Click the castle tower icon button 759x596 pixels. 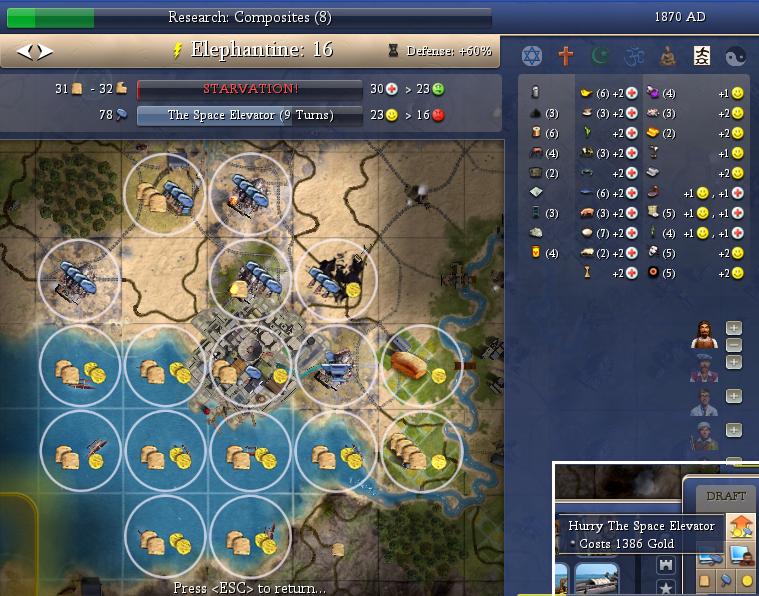pyautogui.click(x=665, y=566)
